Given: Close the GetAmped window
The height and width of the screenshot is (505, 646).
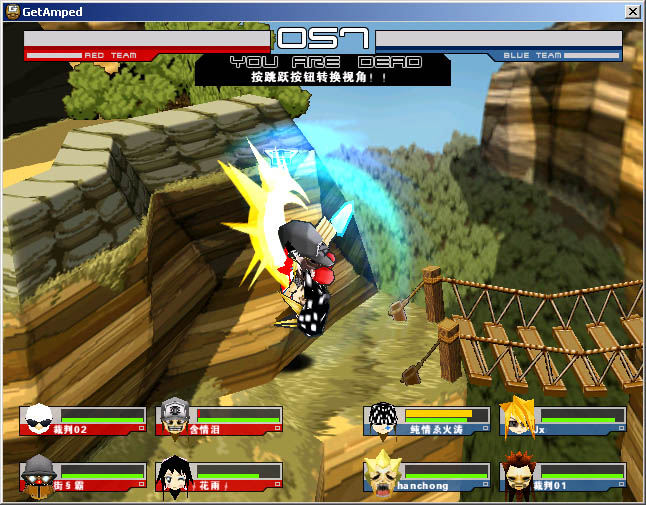Looking at the screenshot, I should (632, 11).
